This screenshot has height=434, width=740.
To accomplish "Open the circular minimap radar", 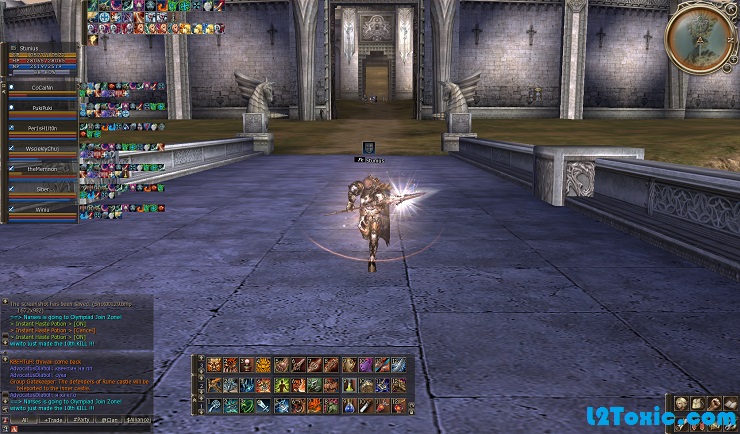I will [701, 37].
